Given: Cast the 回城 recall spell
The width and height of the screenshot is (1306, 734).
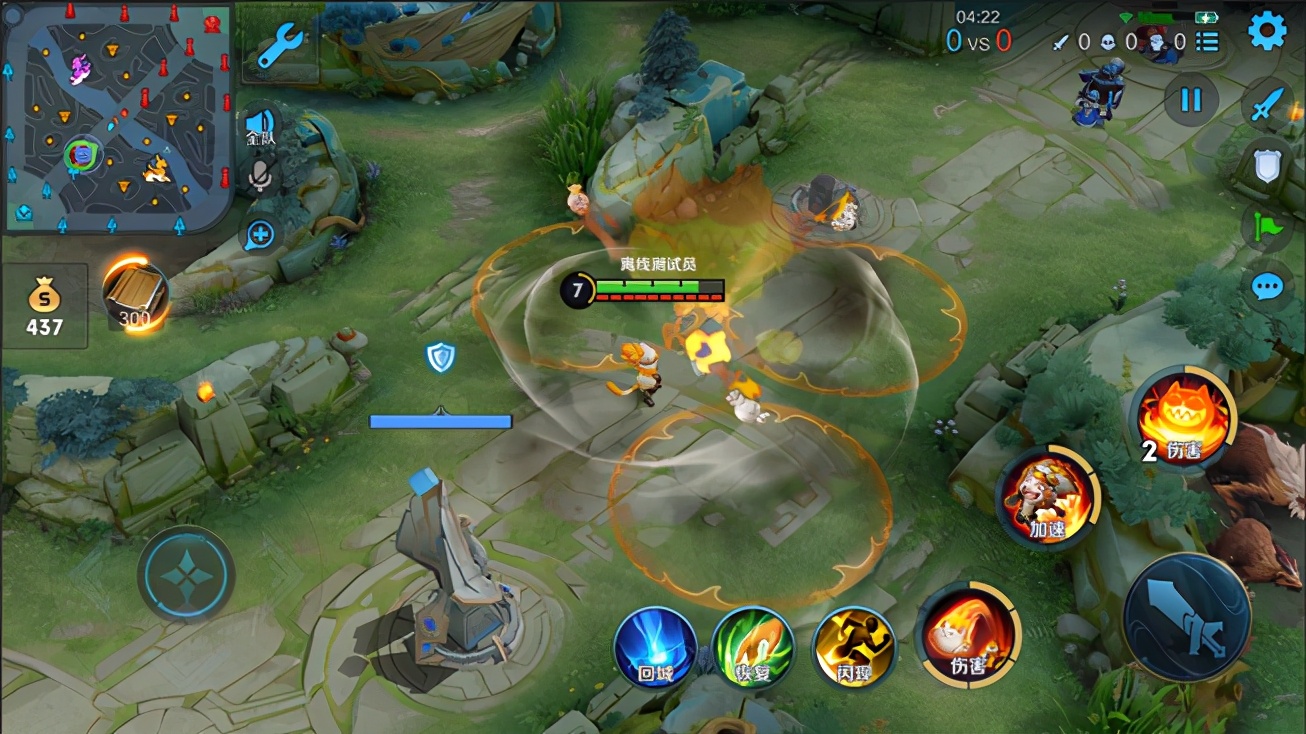Looking at the screenshot, I should pos(655,648).
